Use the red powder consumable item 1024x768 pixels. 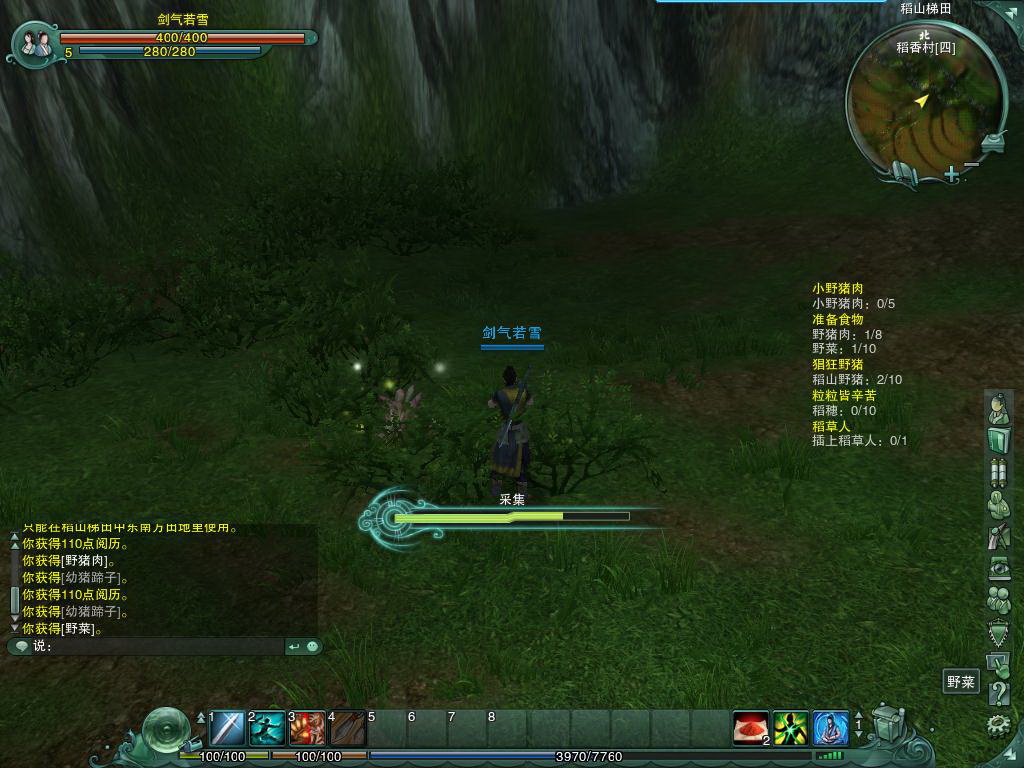coord(750,728)
